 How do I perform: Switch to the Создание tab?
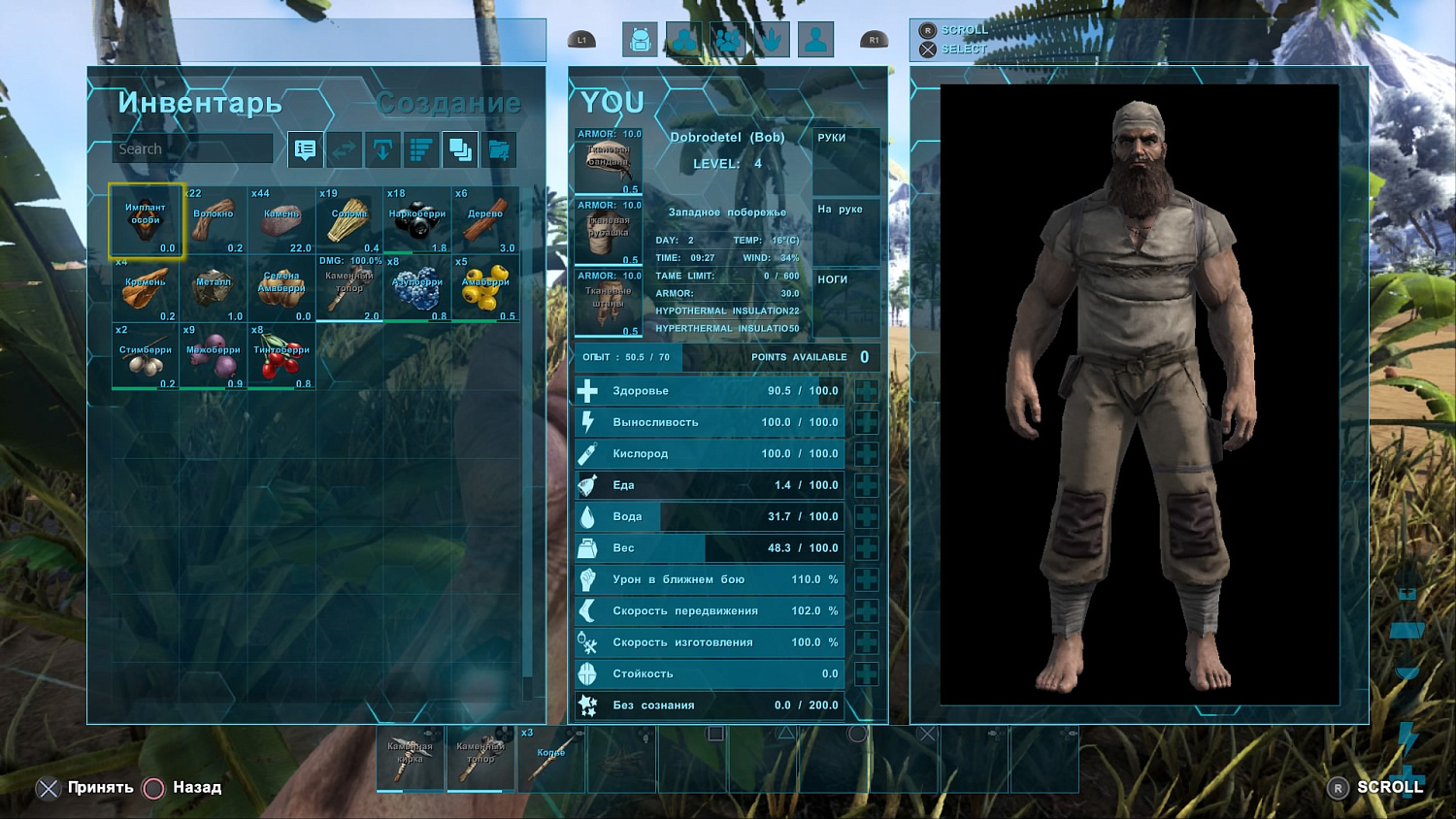click(x=447, y=102)
